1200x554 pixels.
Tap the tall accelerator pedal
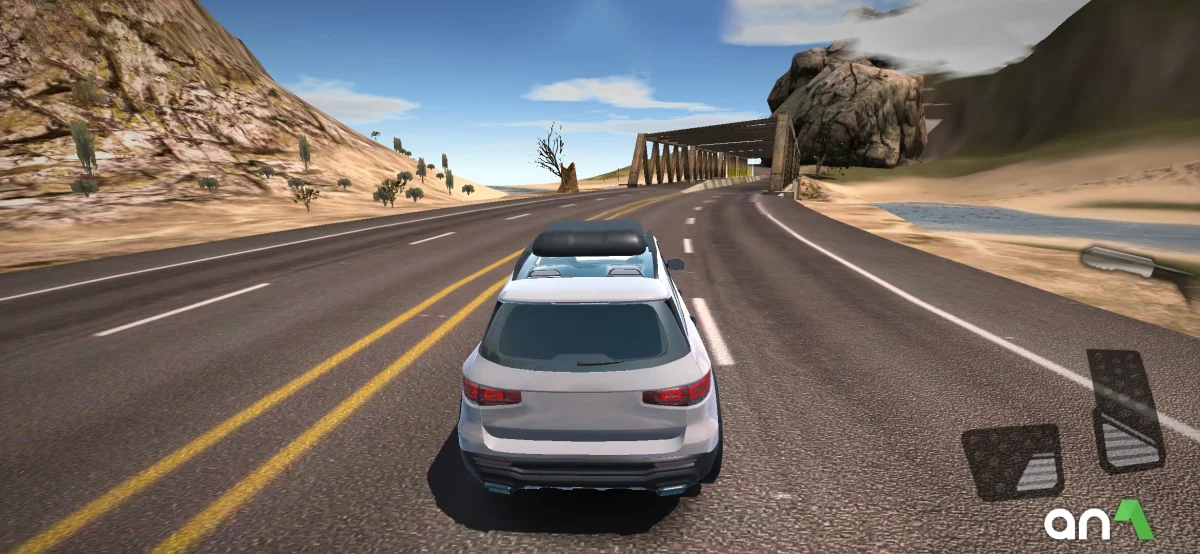point(1125,410)
